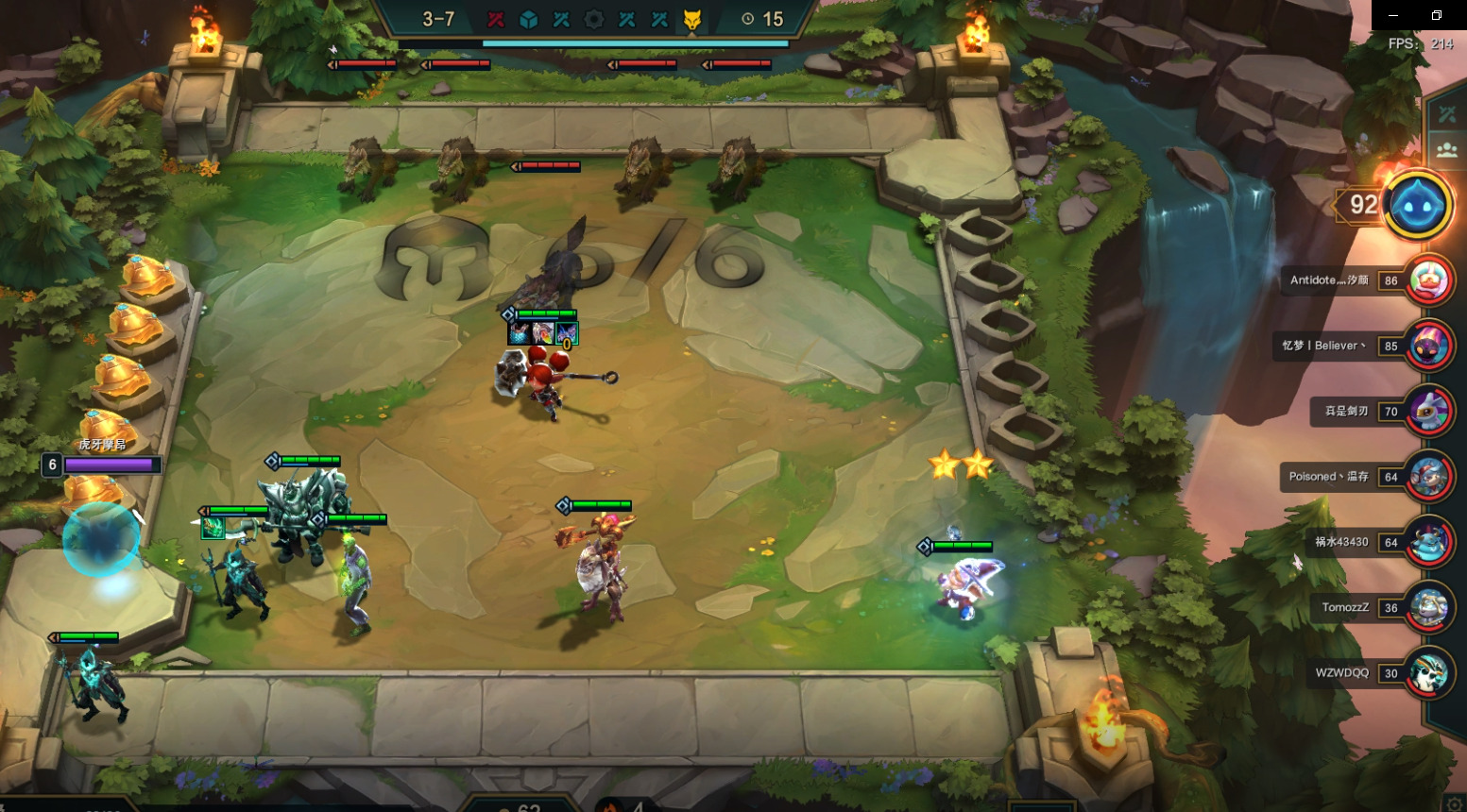Screen dimensions: 1467x812
Task: Select player Antidote on the scoreboard
Action: [1428, 280]
